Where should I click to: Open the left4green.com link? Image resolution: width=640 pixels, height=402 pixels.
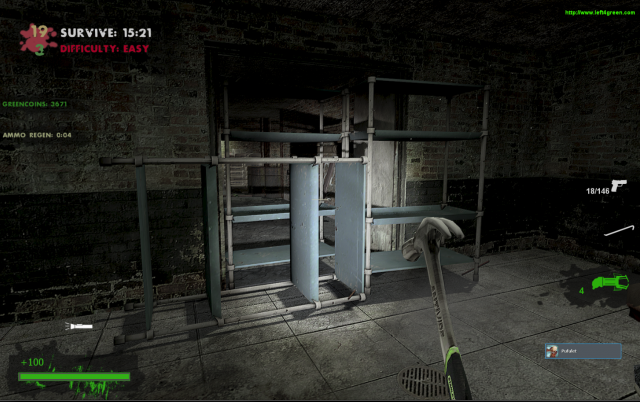tap(598, 13)
